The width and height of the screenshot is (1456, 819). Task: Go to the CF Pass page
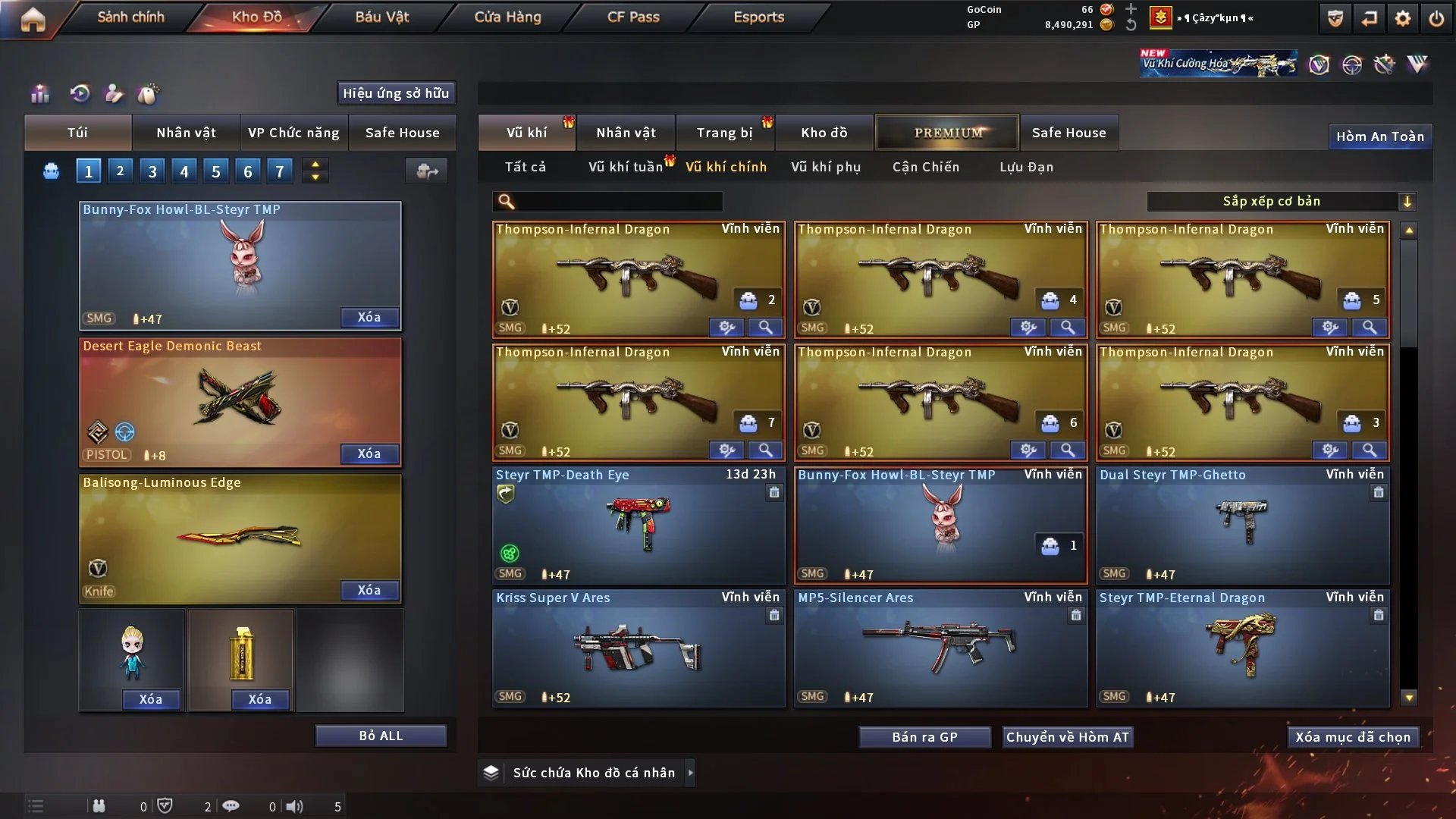(633, 17)
